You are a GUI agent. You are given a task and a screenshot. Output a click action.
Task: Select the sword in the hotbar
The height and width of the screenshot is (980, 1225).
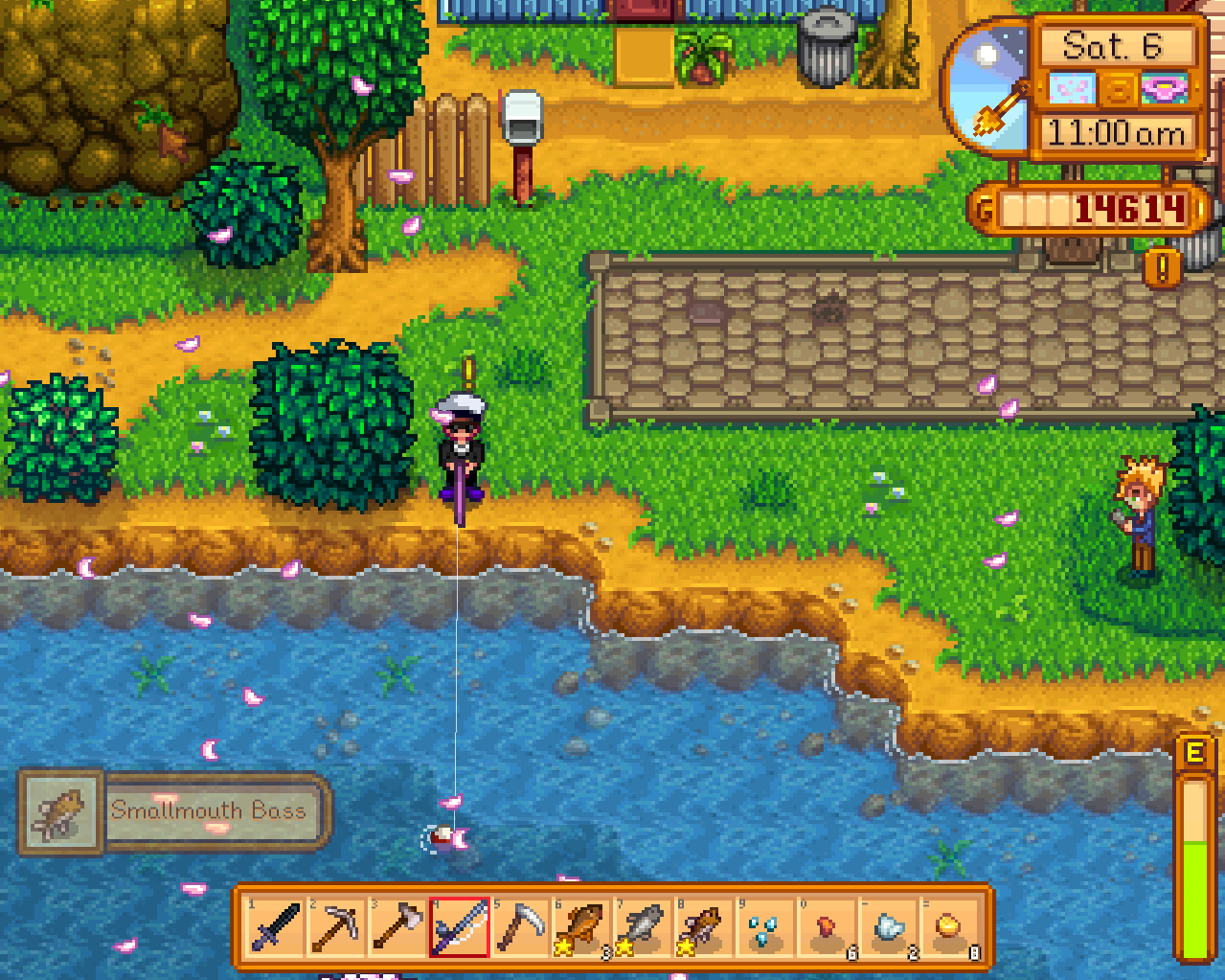pyautogui.click(x=276, y=927)
